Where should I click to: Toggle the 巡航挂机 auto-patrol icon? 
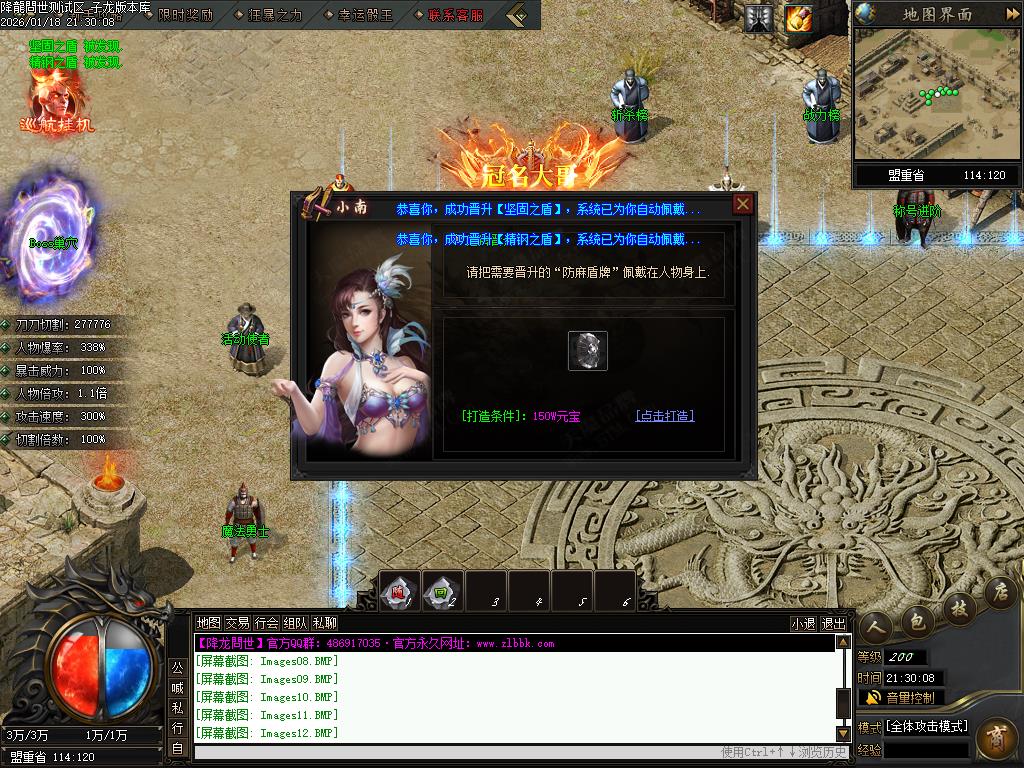(56, 103)
